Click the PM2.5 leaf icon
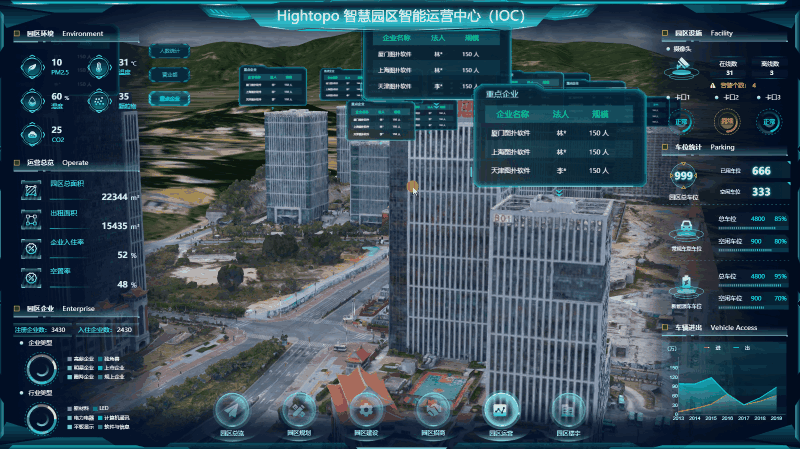Viewport: 800px width, 449px height. point(34,67)
